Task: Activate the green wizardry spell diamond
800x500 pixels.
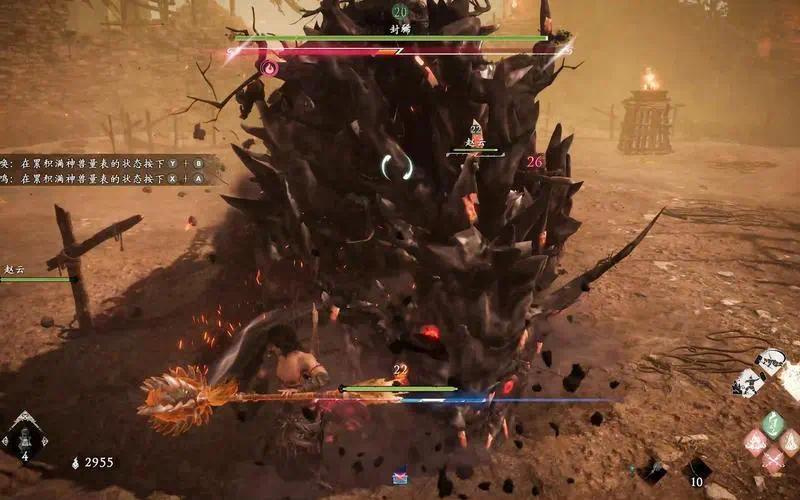Action: pos(772,424)
